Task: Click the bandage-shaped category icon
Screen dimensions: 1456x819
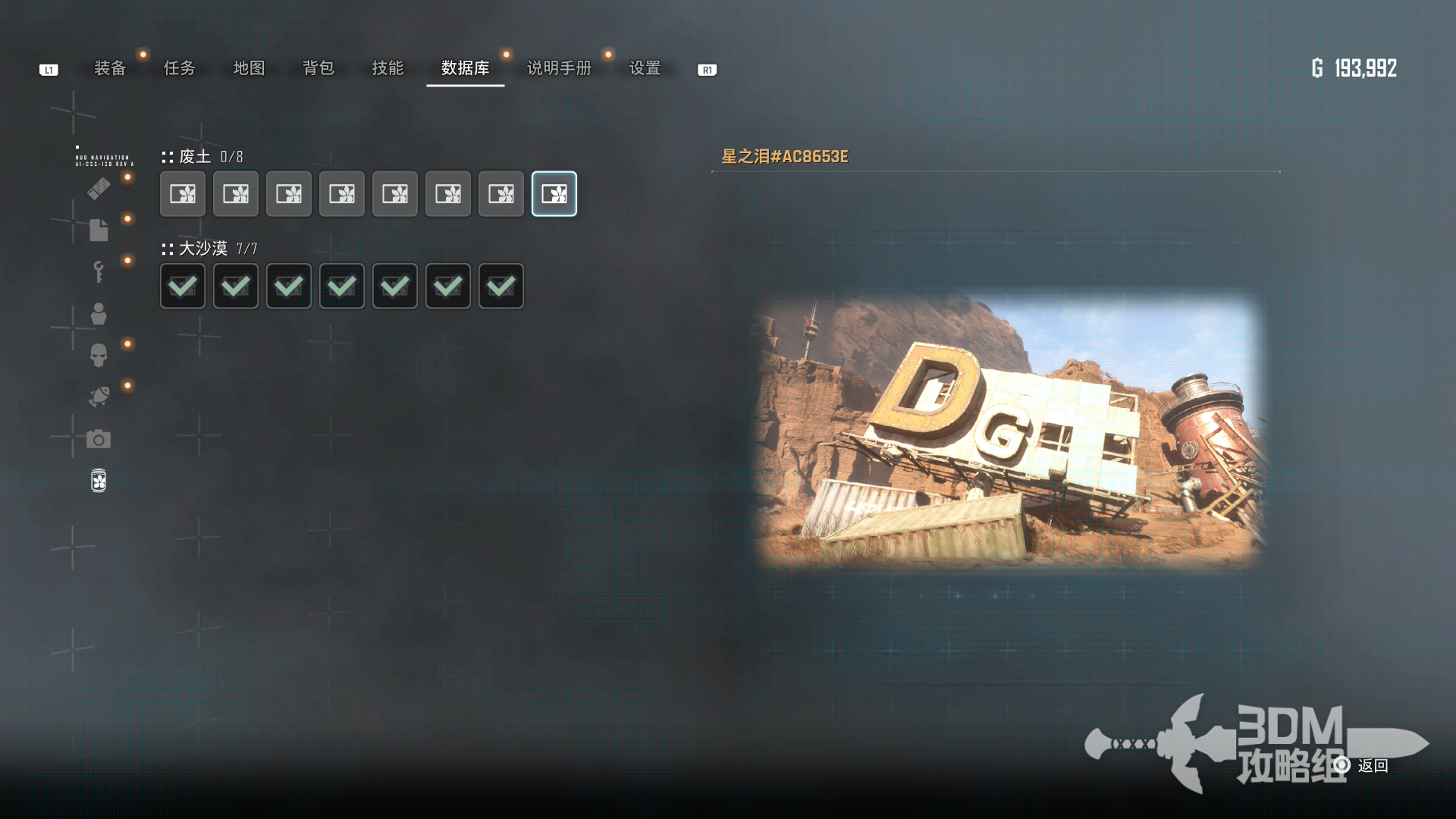Action: tap(99, 188)
